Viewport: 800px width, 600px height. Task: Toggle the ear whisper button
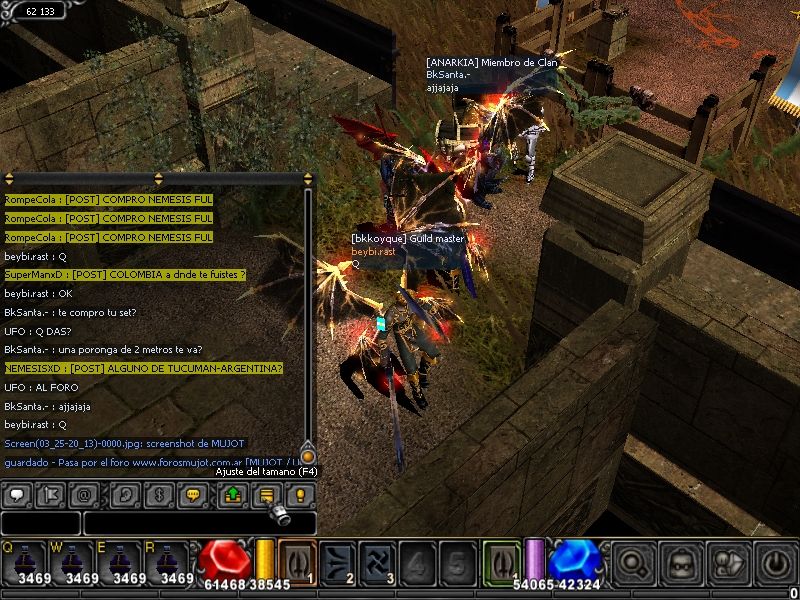[x=125, y=494]
